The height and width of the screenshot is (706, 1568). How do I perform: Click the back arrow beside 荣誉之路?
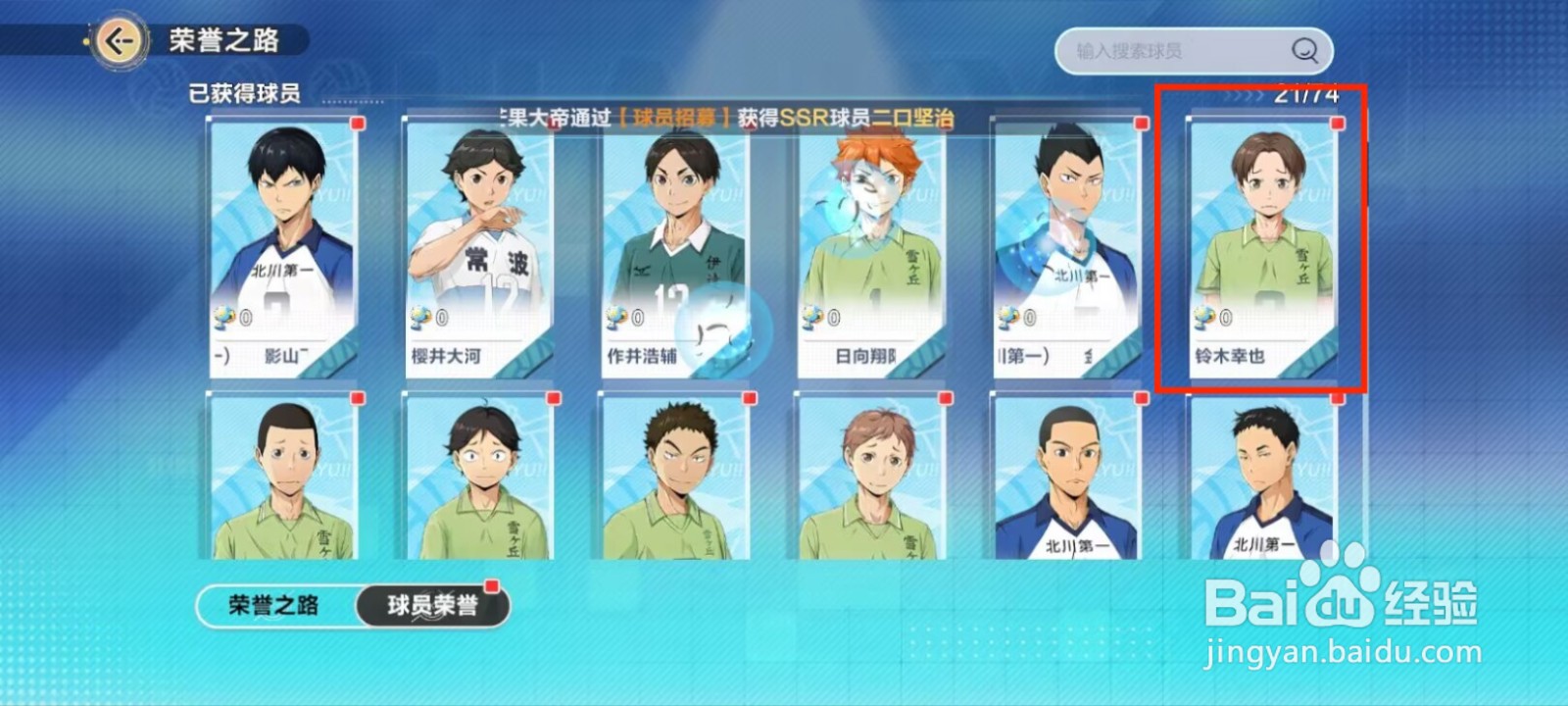pyautogui.click(x=120, y=41)
